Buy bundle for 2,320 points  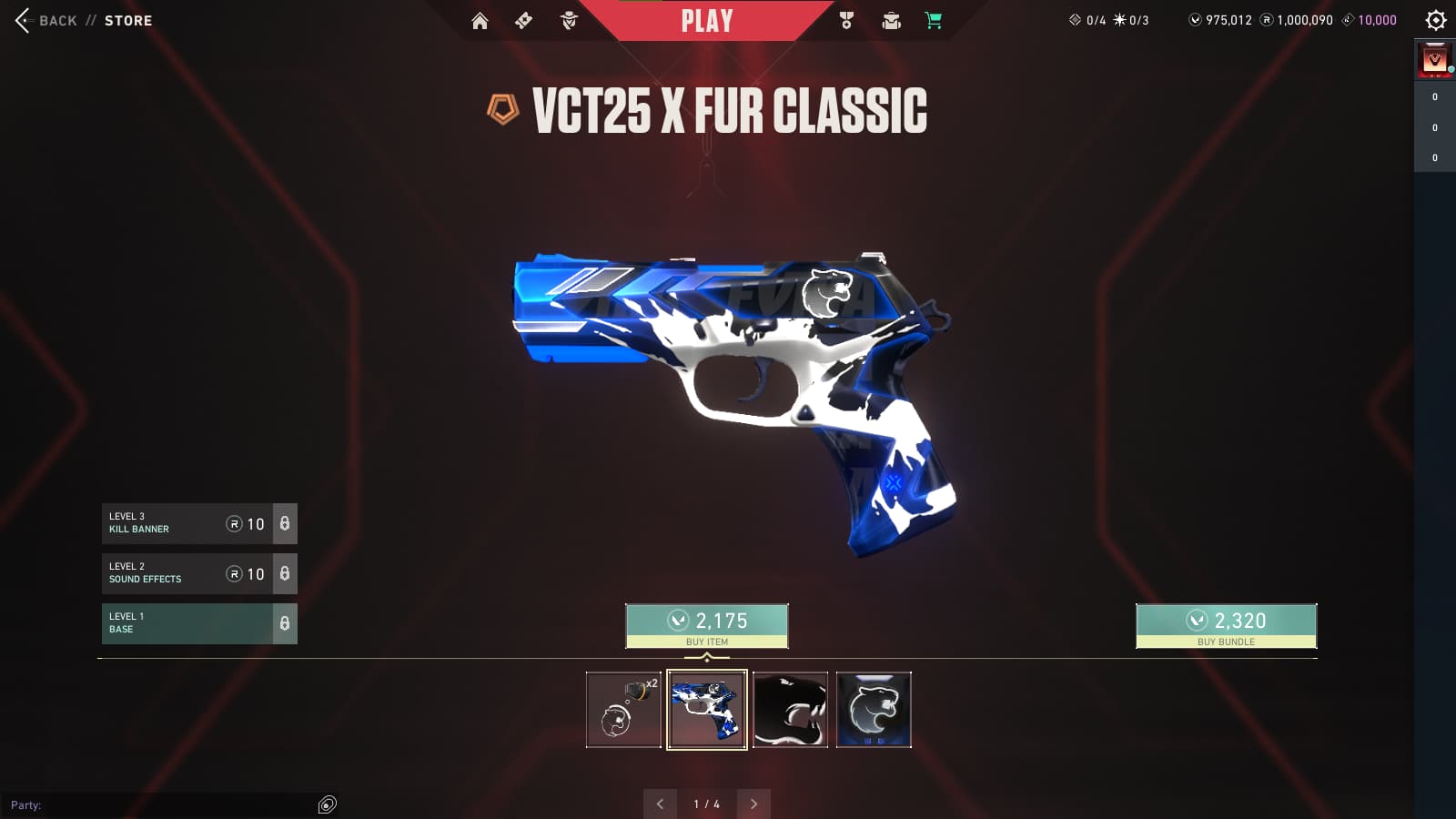(1226, 626)
